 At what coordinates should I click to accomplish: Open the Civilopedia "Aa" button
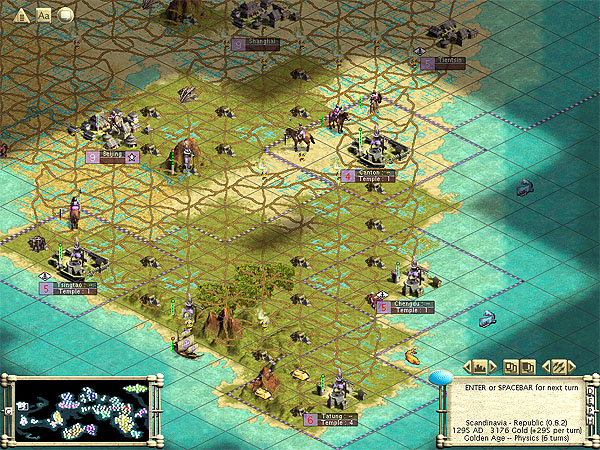pos(43,14)
